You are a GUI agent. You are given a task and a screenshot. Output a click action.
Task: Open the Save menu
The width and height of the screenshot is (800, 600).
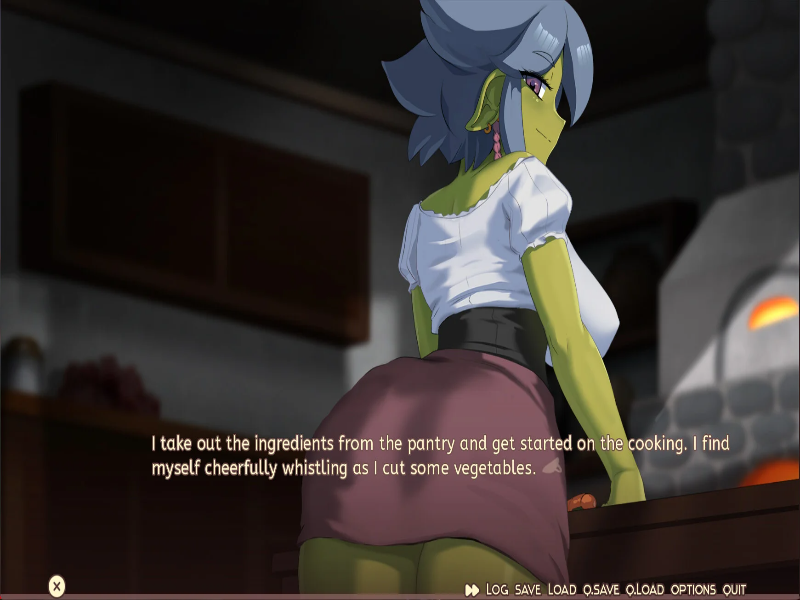[528, 590]
